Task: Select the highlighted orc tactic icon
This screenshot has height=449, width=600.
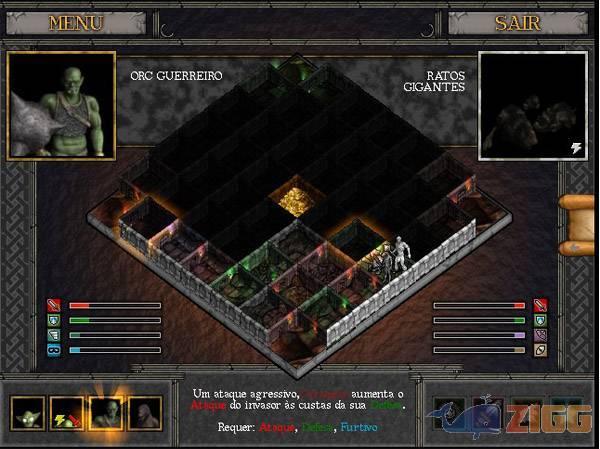Action: click(105, 411)
